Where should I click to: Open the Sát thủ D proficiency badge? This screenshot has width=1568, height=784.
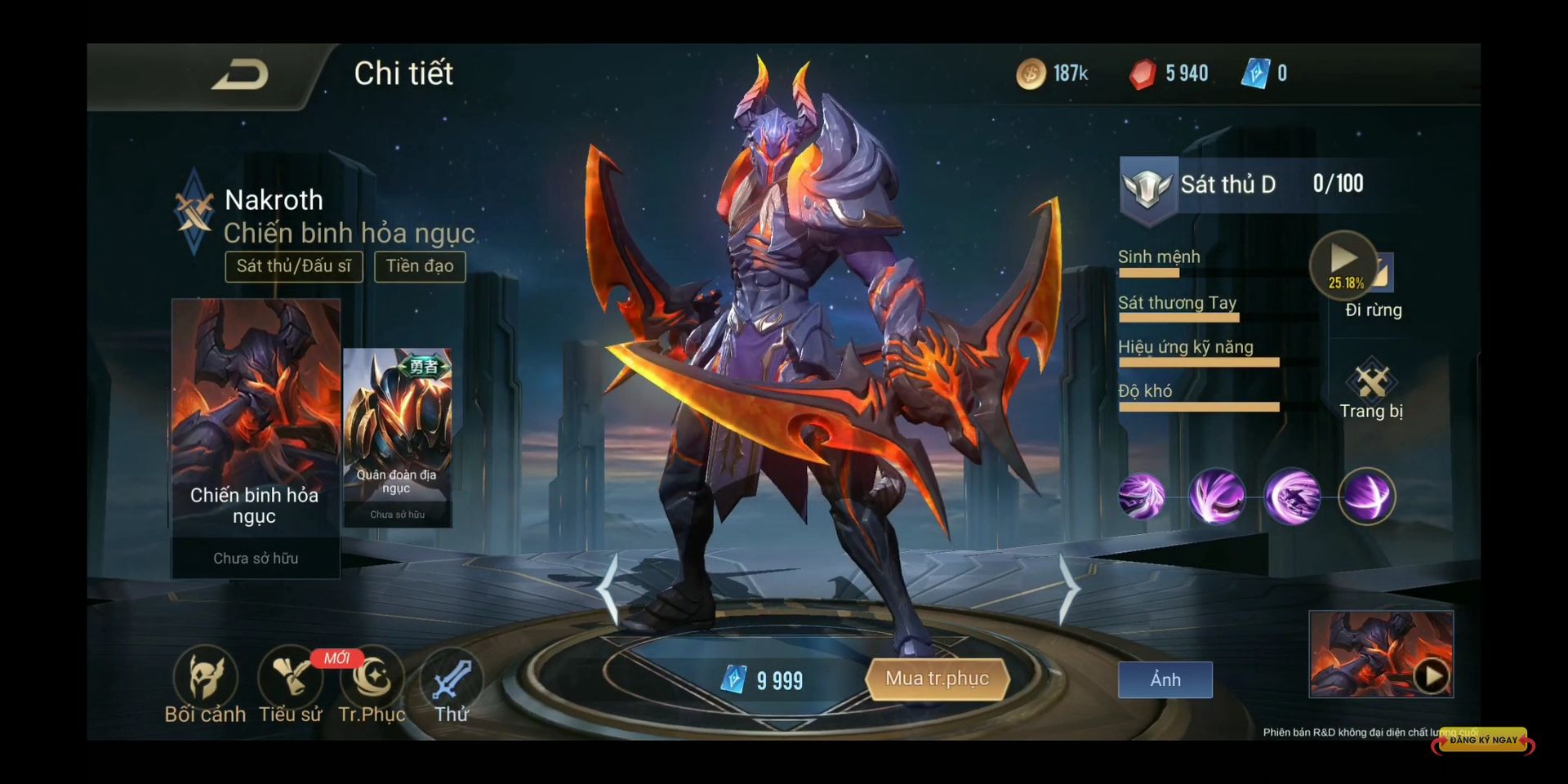pyautogui.click(x=1147, y=187)
